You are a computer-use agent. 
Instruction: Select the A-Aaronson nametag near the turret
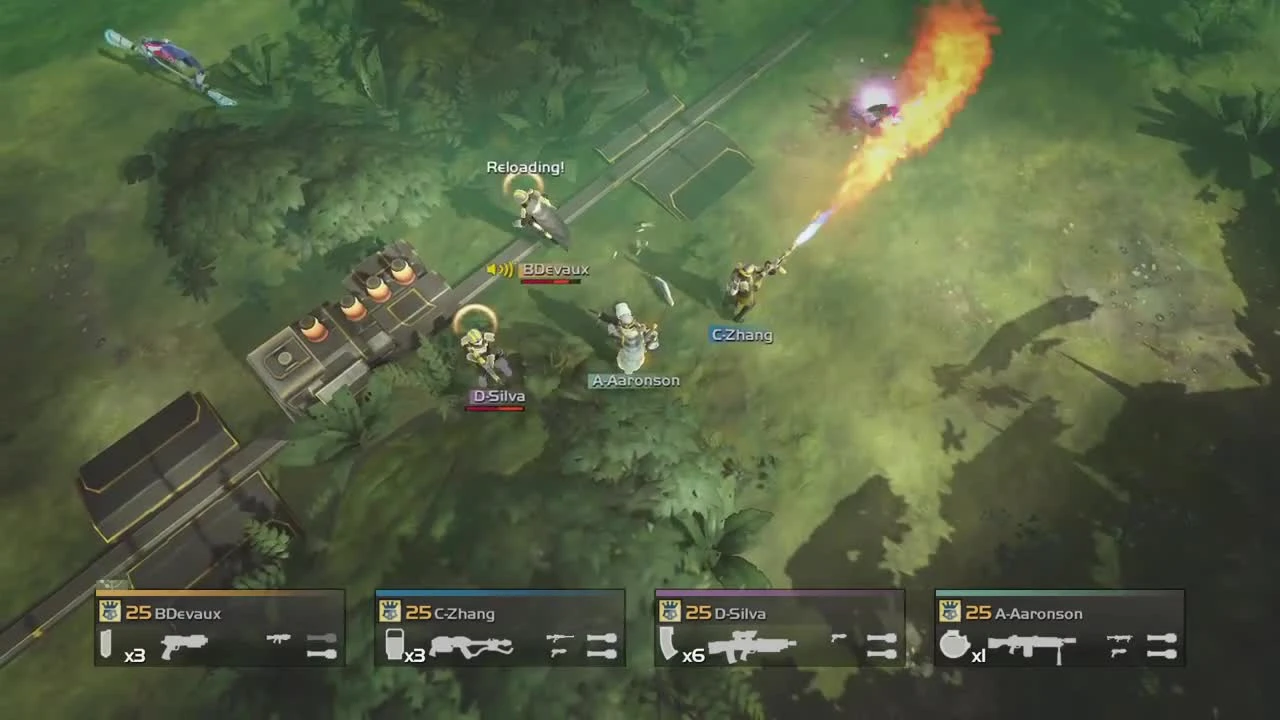pyautogui.click(x=635, y=380)
